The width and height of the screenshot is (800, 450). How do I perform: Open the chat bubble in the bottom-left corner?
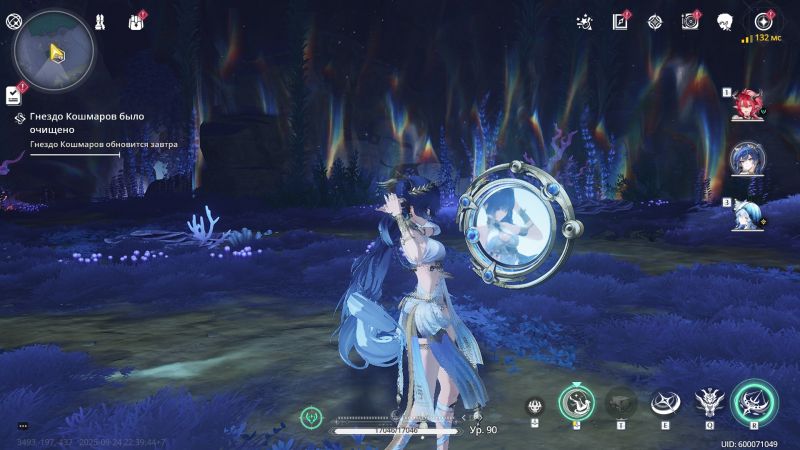click(x=23, y=427)
